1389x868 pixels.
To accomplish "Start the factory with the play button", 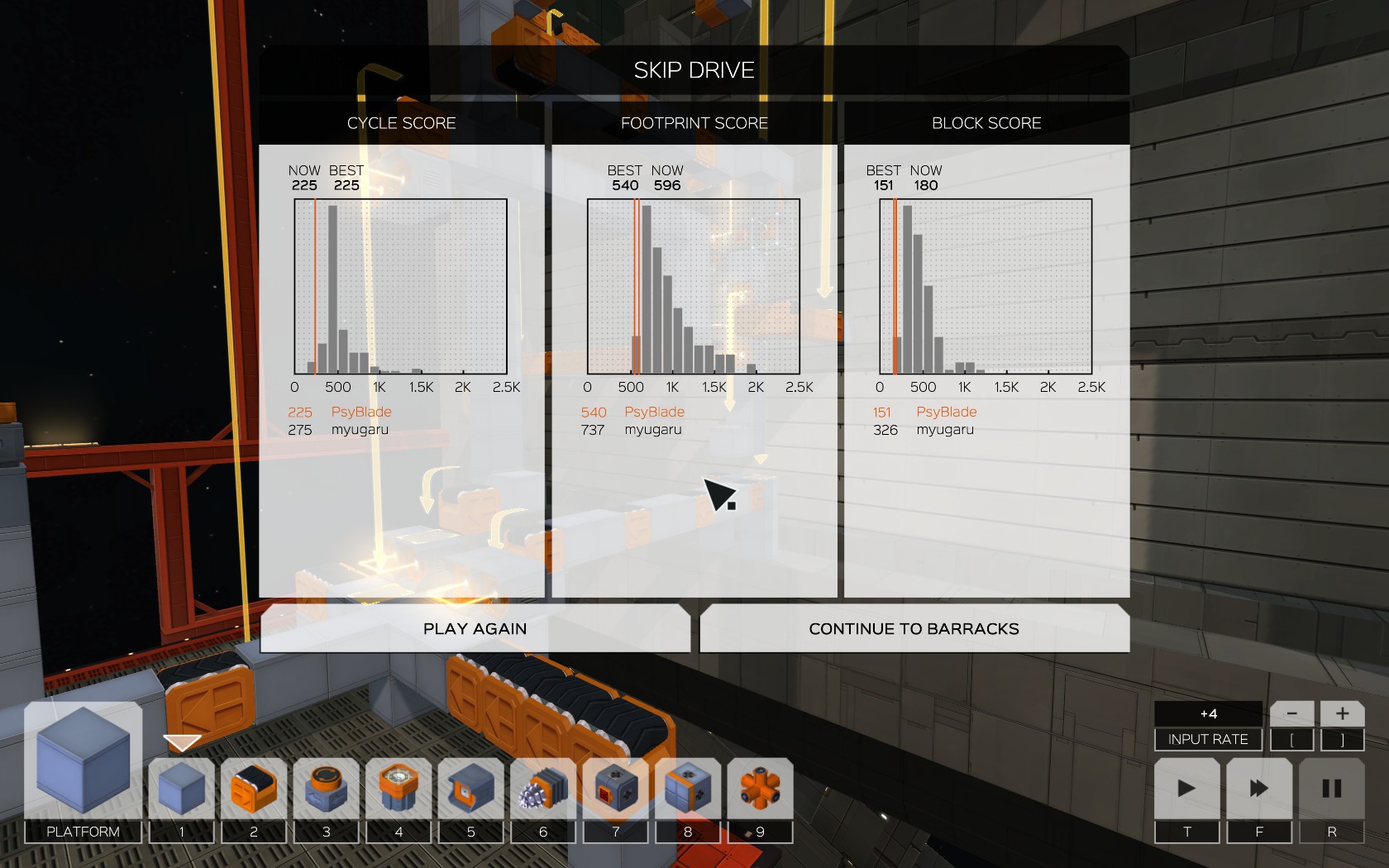I will (x=1186, y=789).
